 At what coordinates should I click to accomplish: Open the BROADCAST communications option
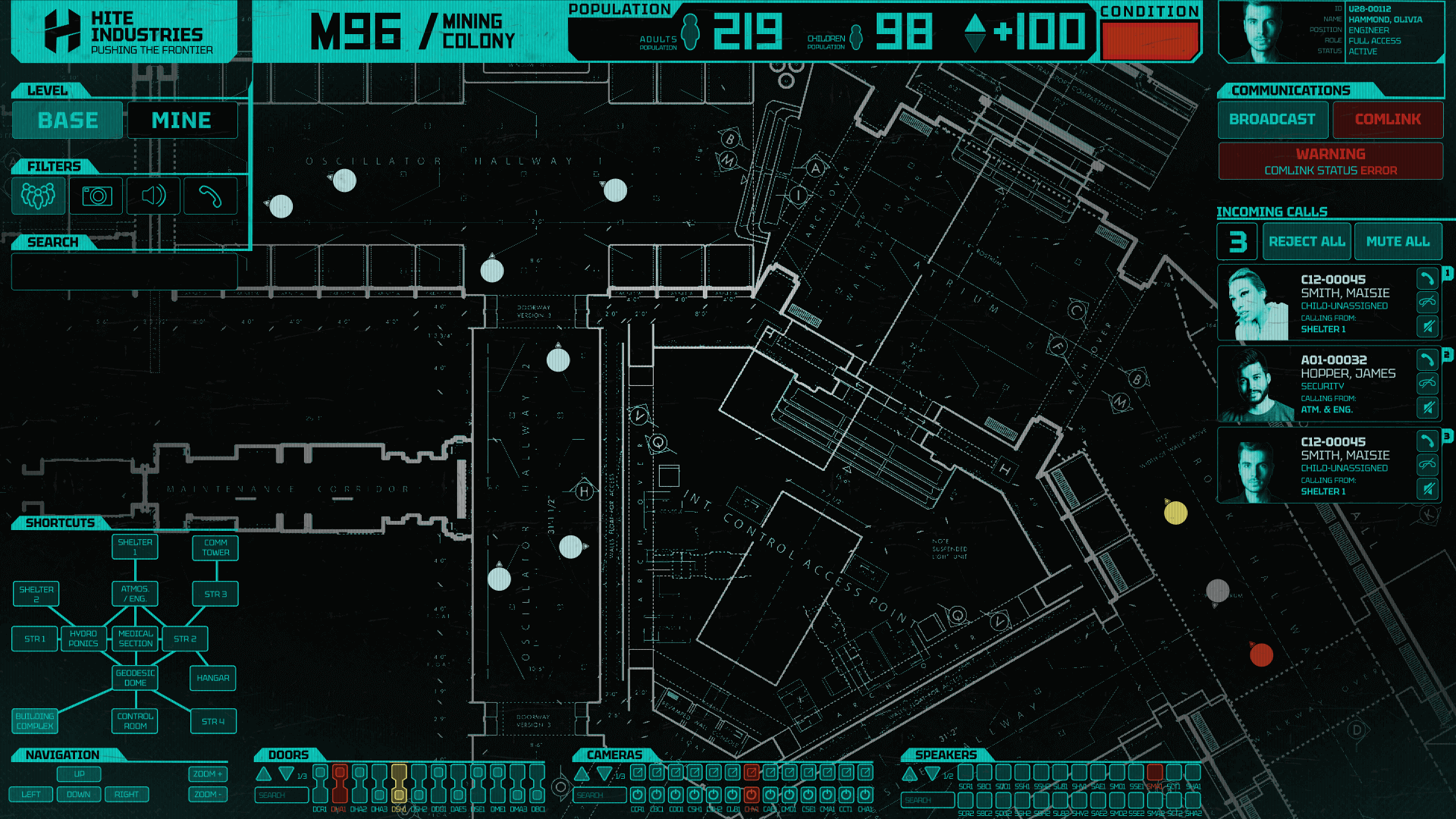[1272, 119]
